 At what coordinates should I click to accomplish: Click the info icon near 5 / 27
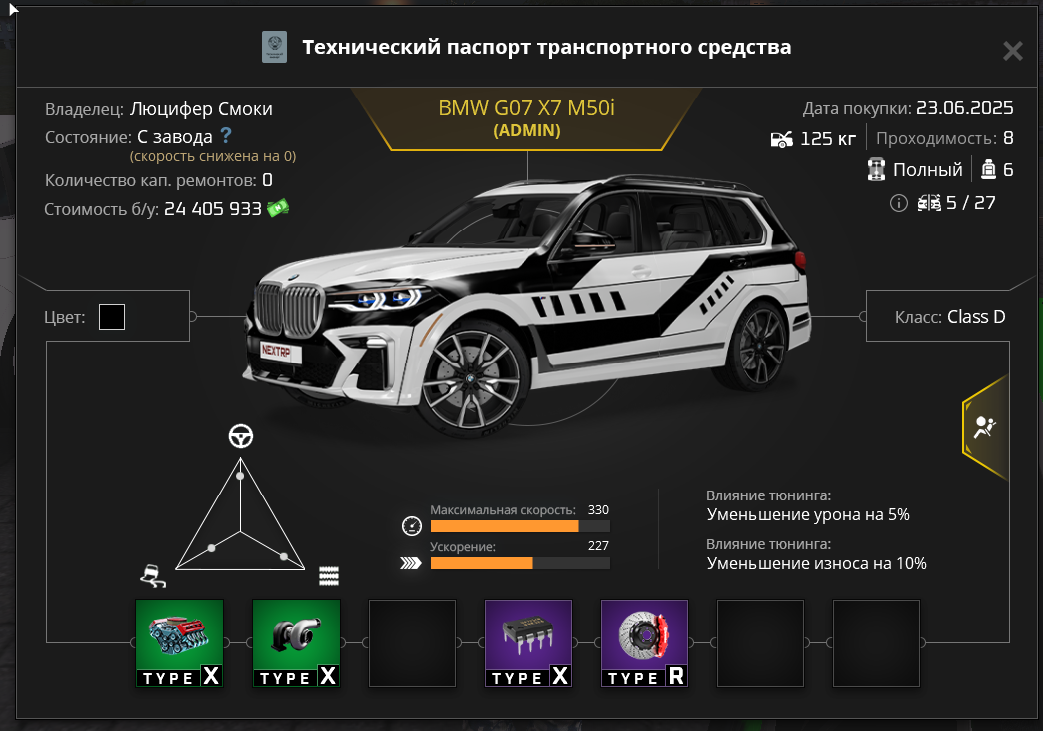tap(898, 203)
